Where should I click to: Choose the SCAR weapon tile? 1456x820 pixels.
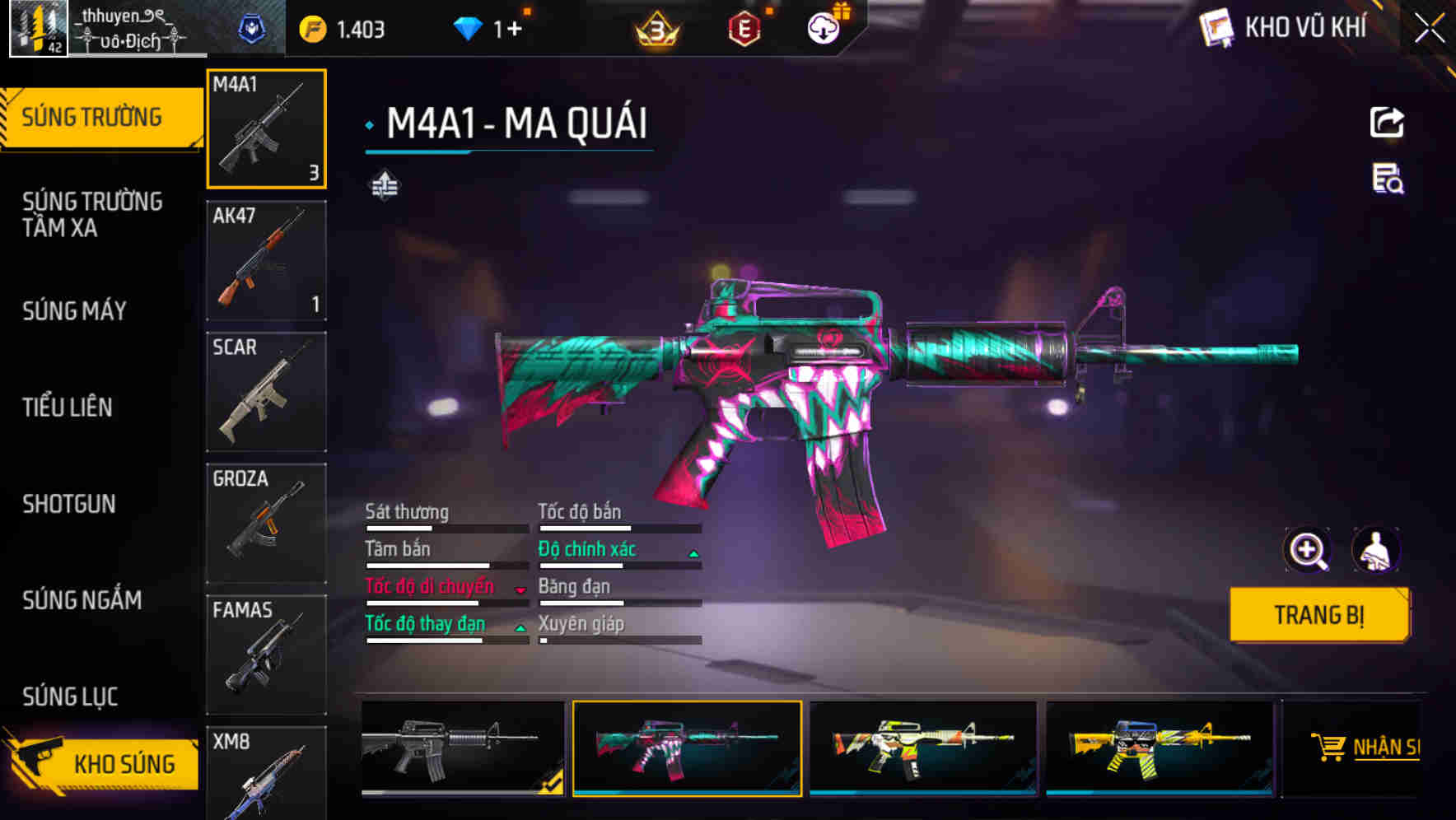point(266,392)
